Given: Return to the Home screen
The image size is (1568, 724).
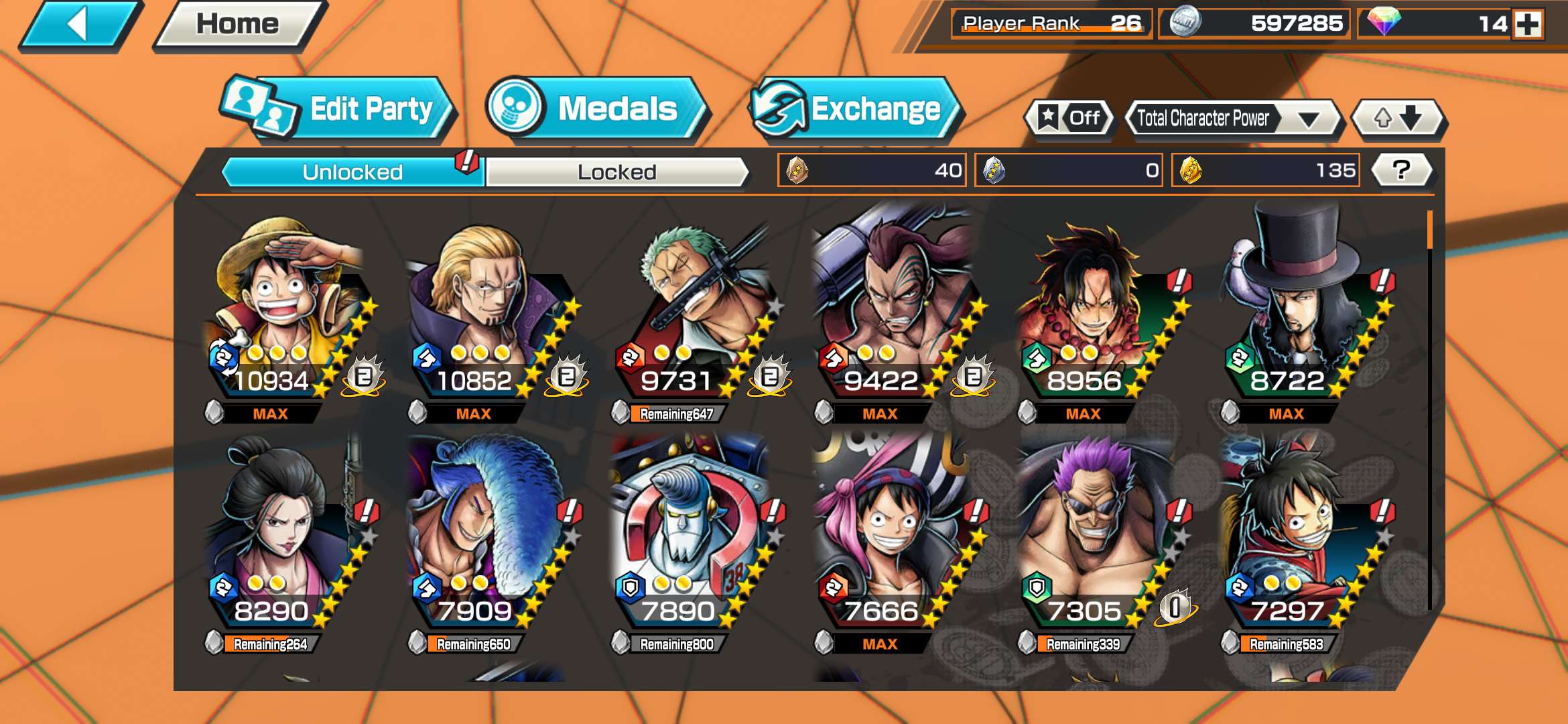Looking at the screenshot, I should (x=238, y=25).
